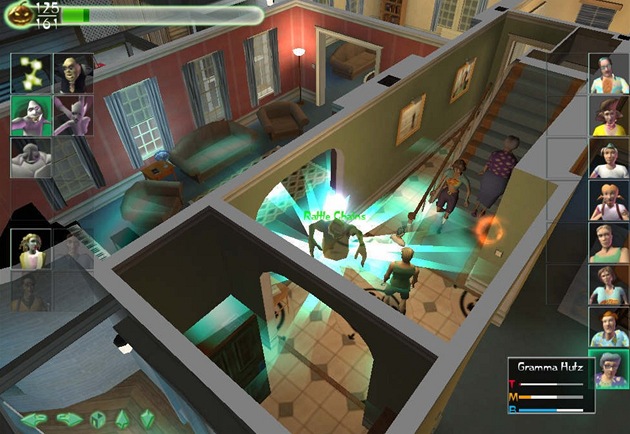Click the green up-arrow floor button
Image resolution: width=630 pixels, height=434 pixels.
[124, 418]
